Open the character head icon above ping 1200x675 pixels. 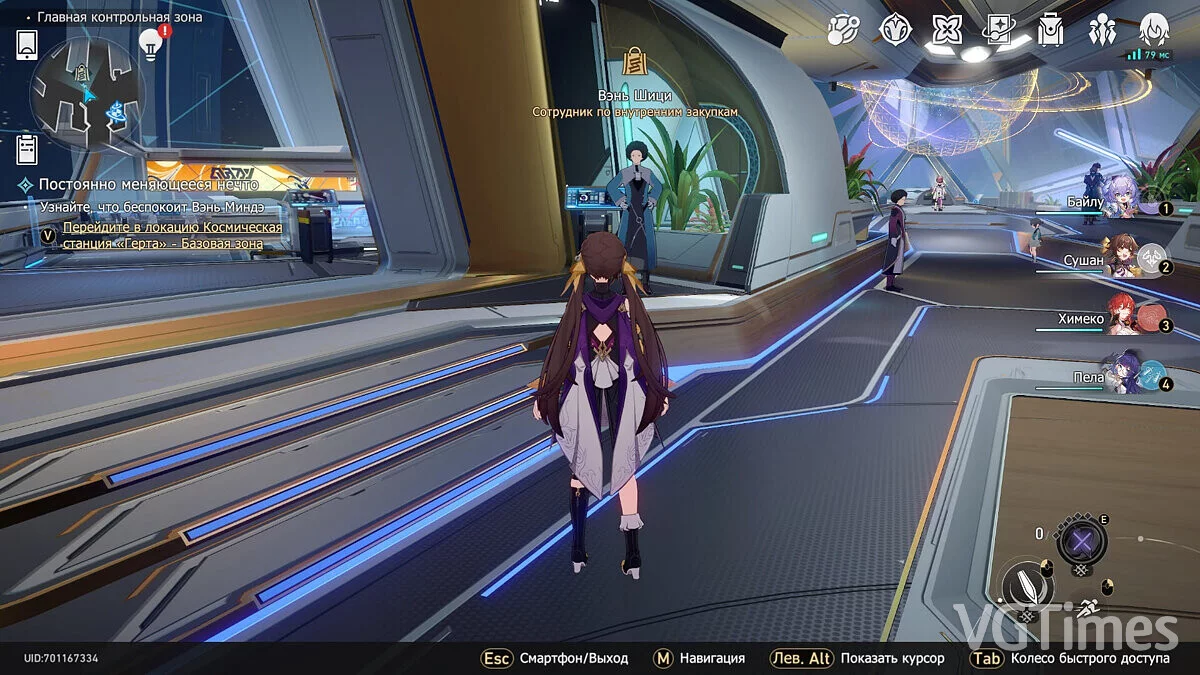click(1154, 29)
